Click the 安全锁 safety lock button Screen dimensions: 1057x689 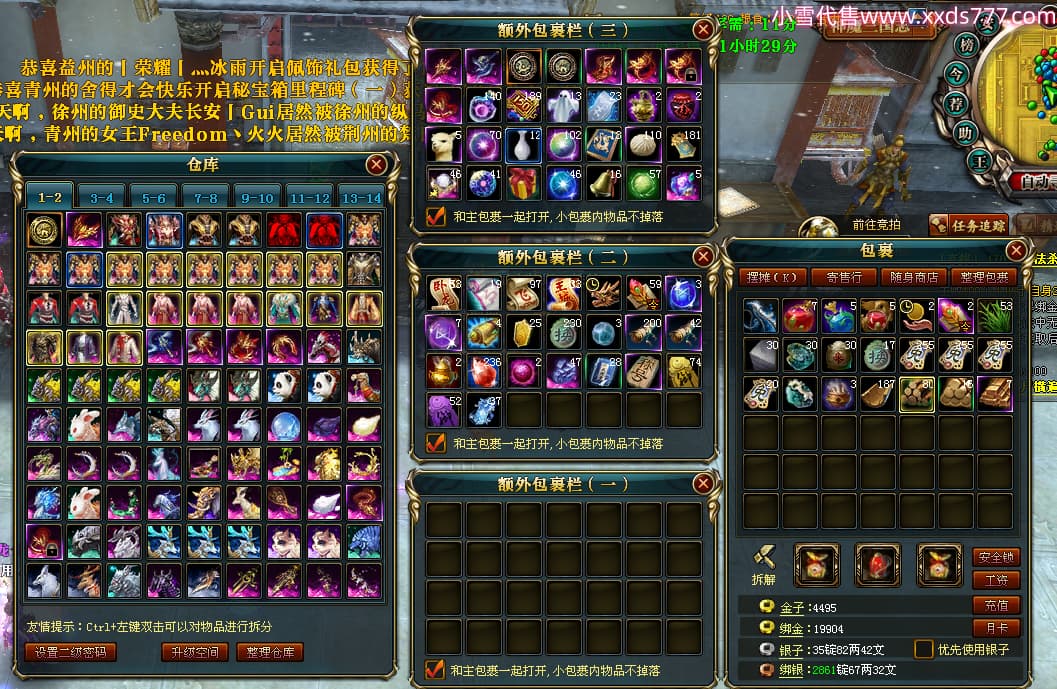(995, 557)
